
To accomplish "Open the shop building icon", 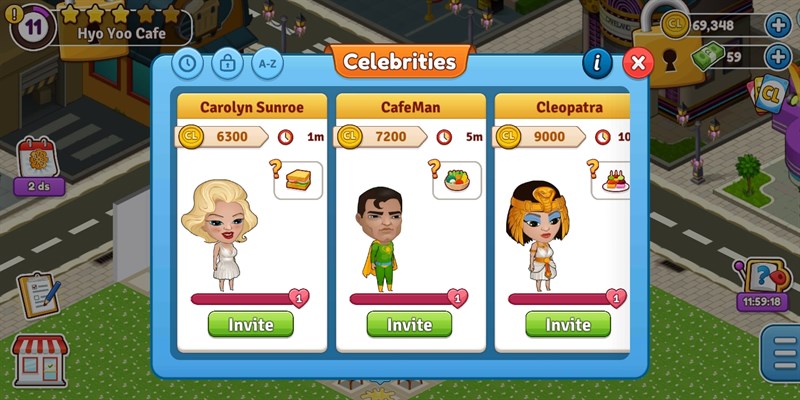I will pos(38,360).
